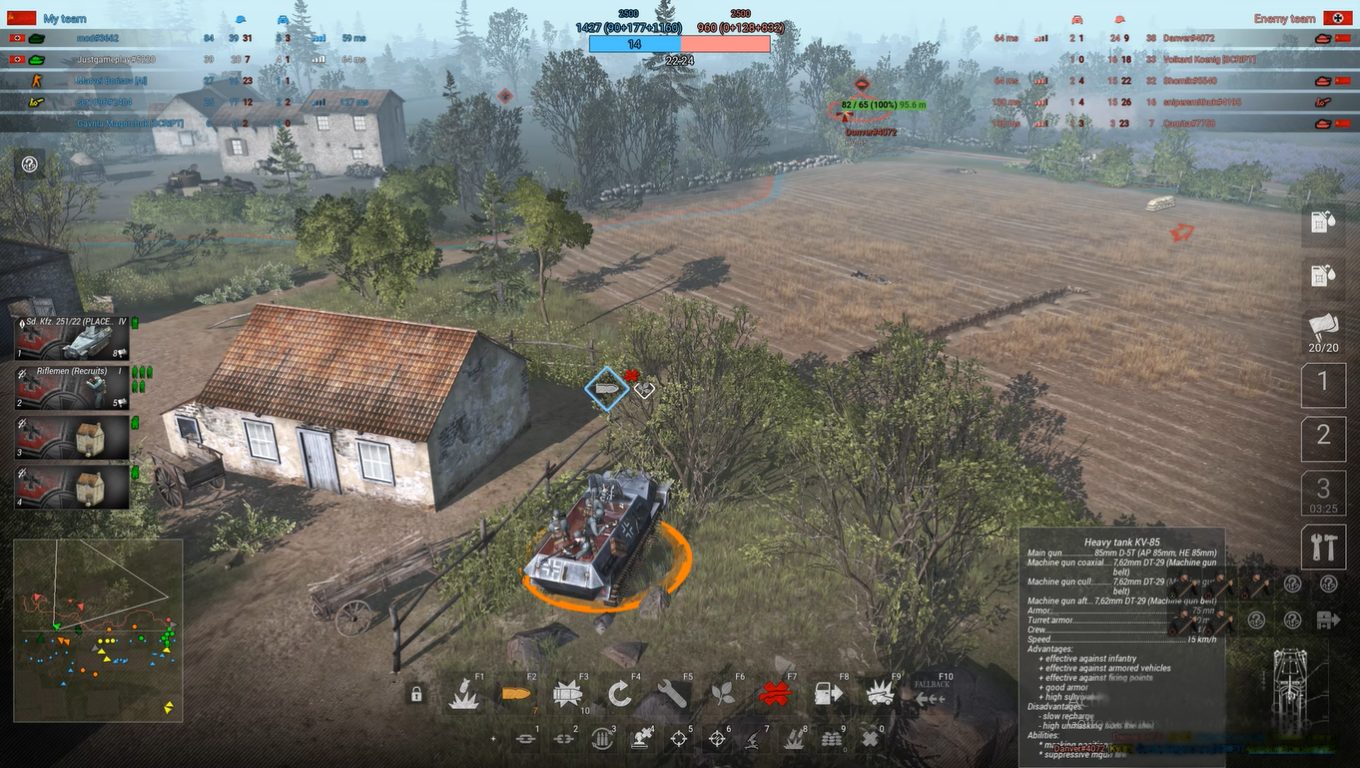The height and width of the screenshot is (768, 1360).
Task: Click the fuel canister resupply icon on right sidebar
Action: (1323, 222)
